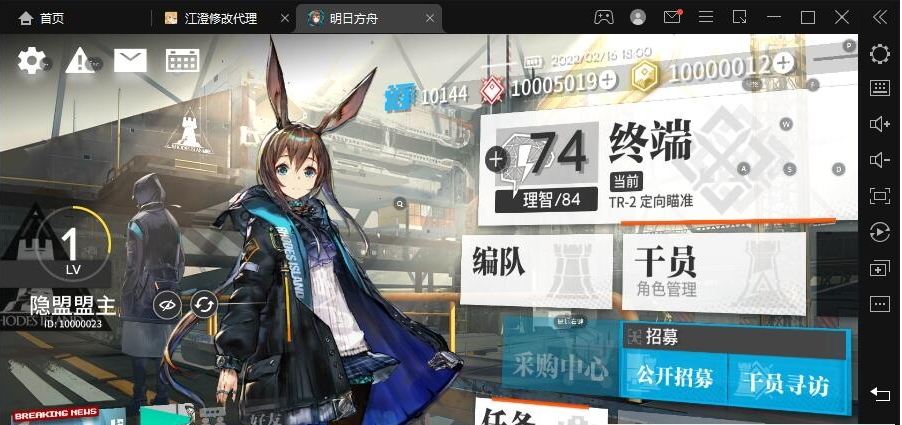Switch assistant with the circular arrows icon
The image size is (902, 425).
point(204,304)
